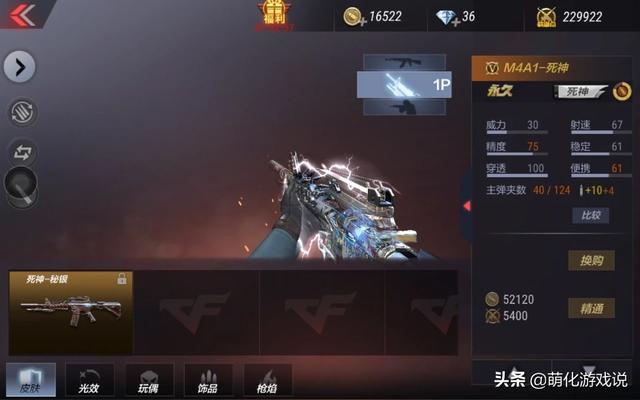Click the 精通 mastery button
This screenshot has height=400, width=640.
591,308
